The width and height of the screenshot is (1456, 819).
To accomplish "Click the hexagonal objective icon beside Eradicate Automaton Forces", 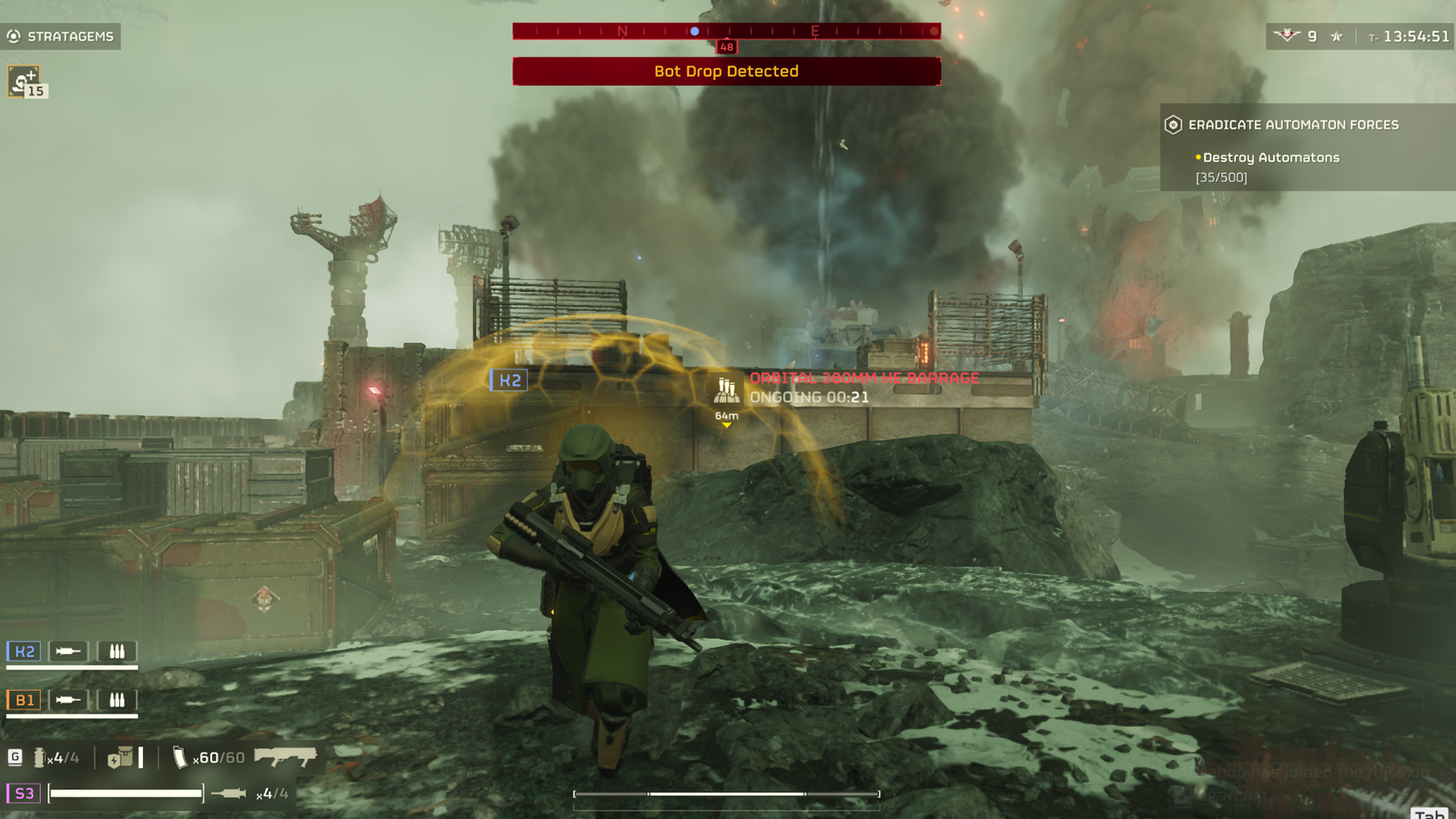I will click(x=1171, y=125).
